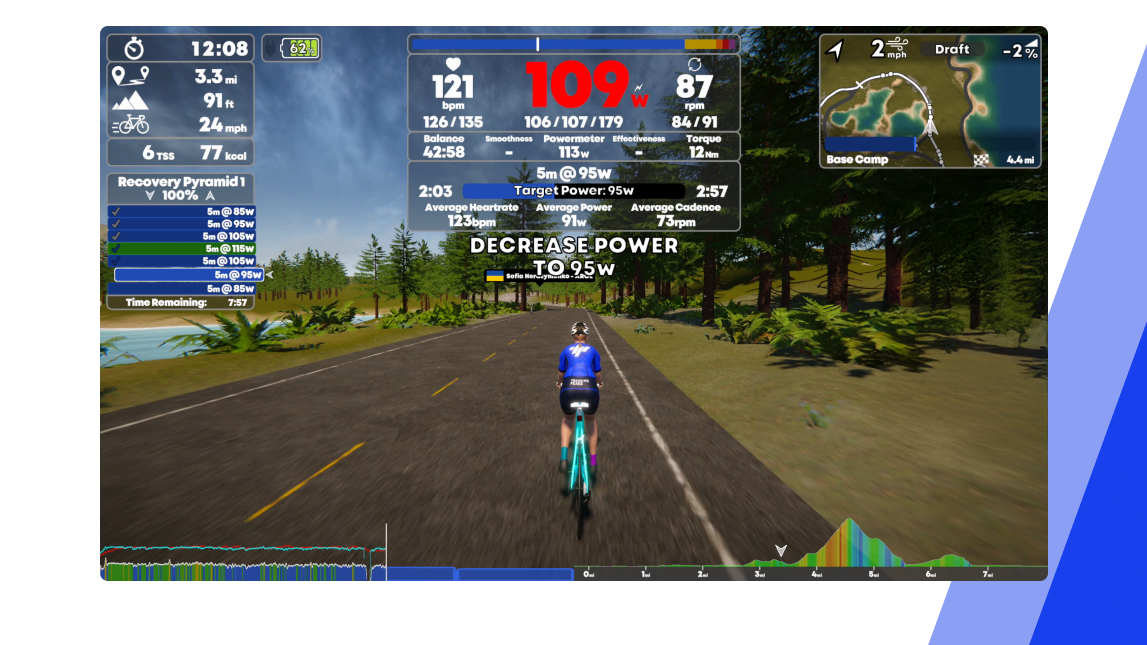
Task: Click the navigation arrow icon on the minimap
Action: pos(836,50)
